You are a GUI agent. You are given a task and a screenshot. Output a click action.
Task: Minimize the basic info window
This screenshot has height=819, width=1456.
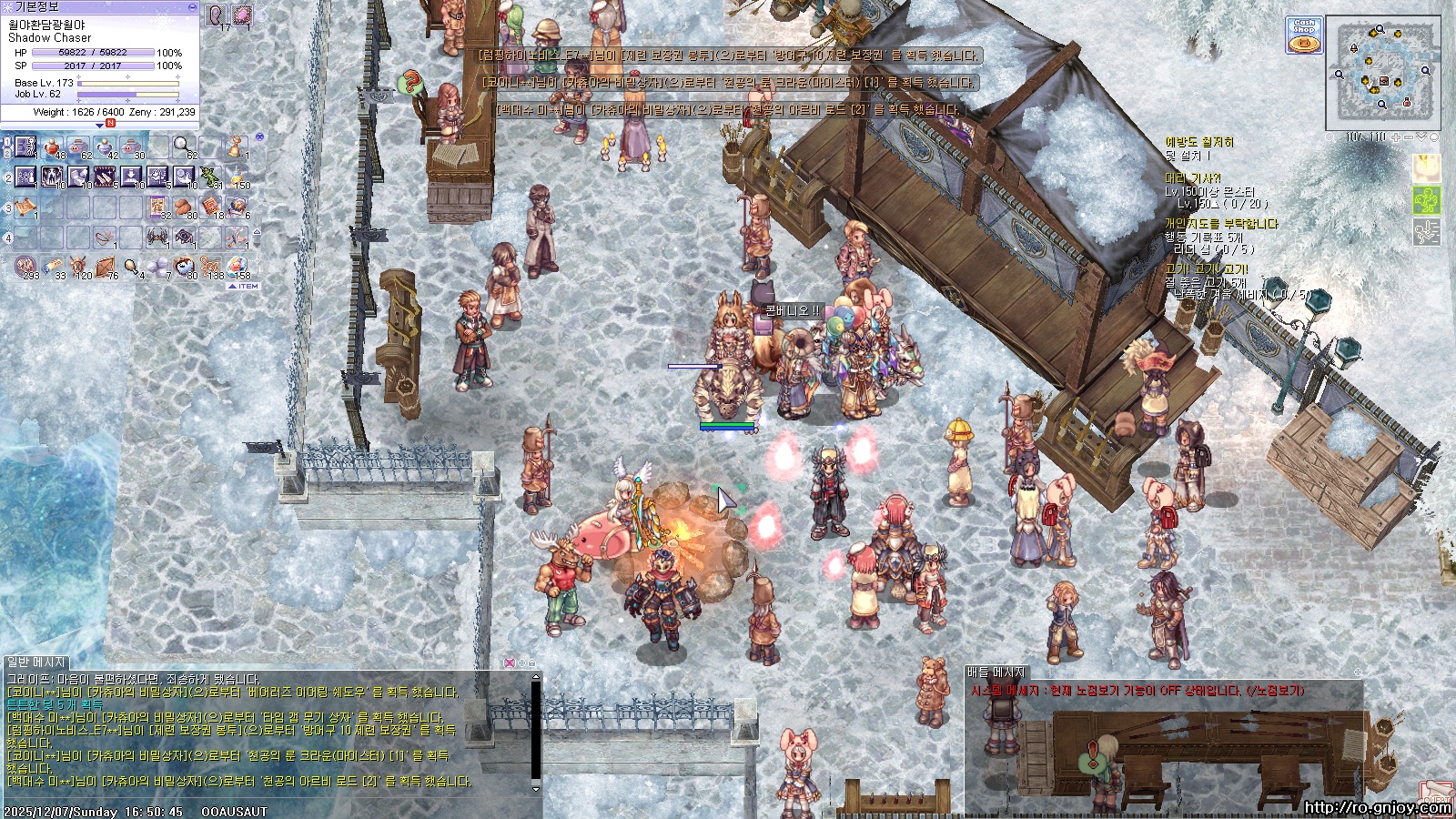coord(192,6)
